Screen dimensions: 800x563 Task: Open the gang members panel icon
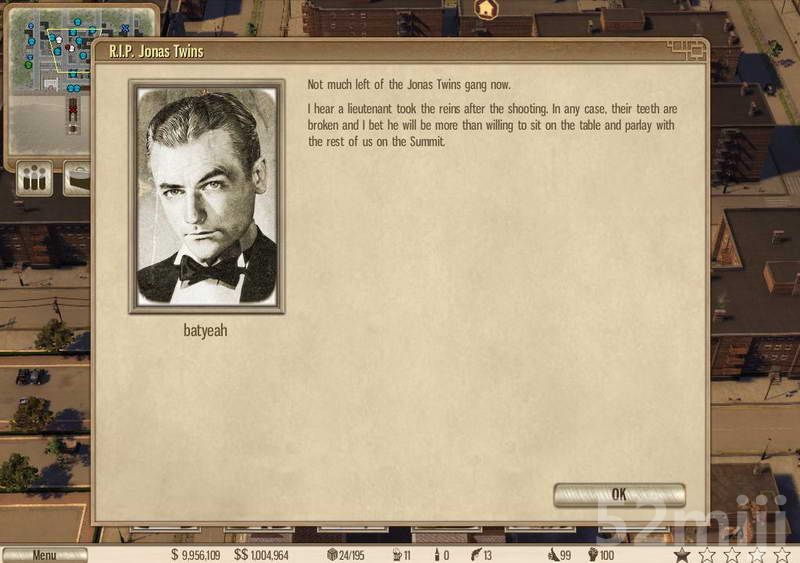coord(35,178)
